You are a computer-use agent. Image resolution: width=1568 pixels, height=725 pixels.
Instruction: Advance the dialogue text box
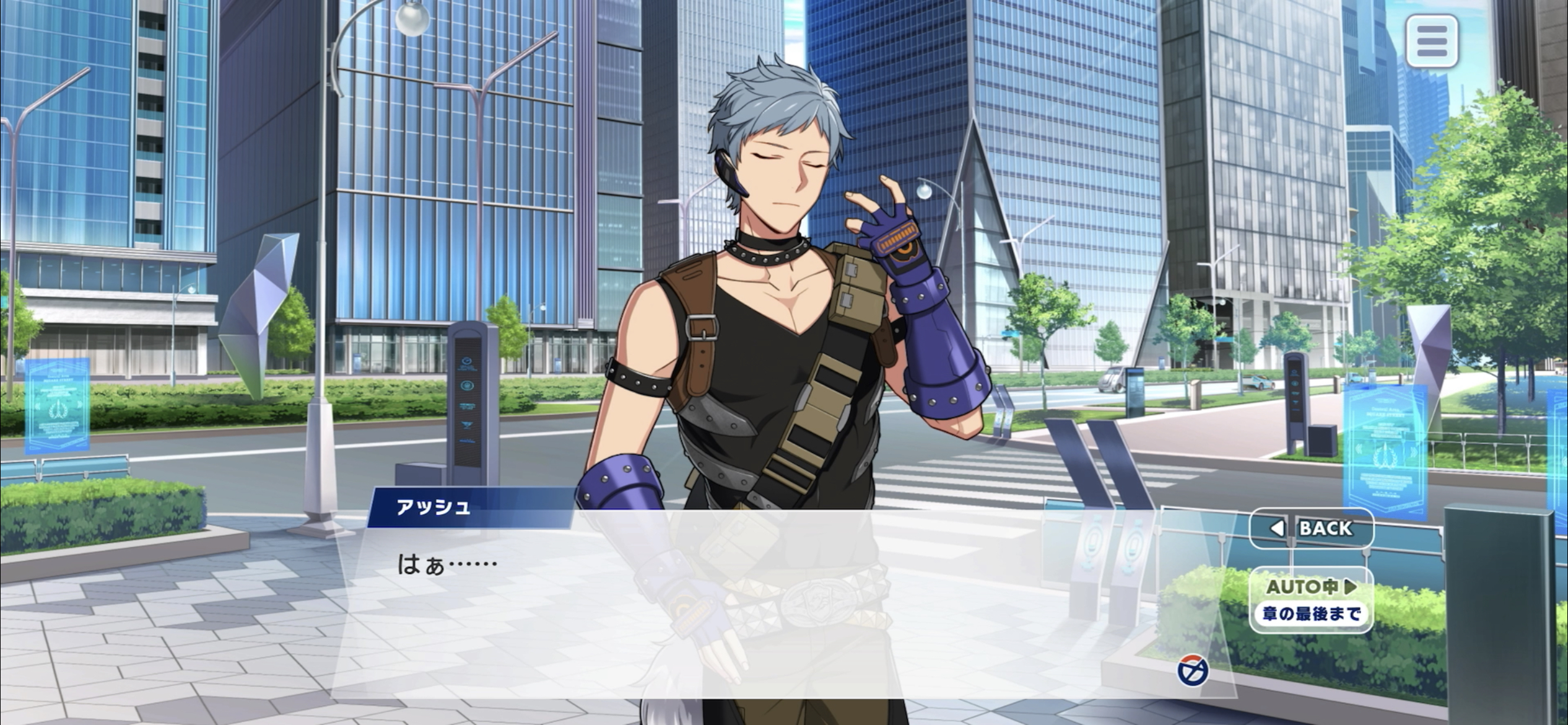(x=743, y=607)
